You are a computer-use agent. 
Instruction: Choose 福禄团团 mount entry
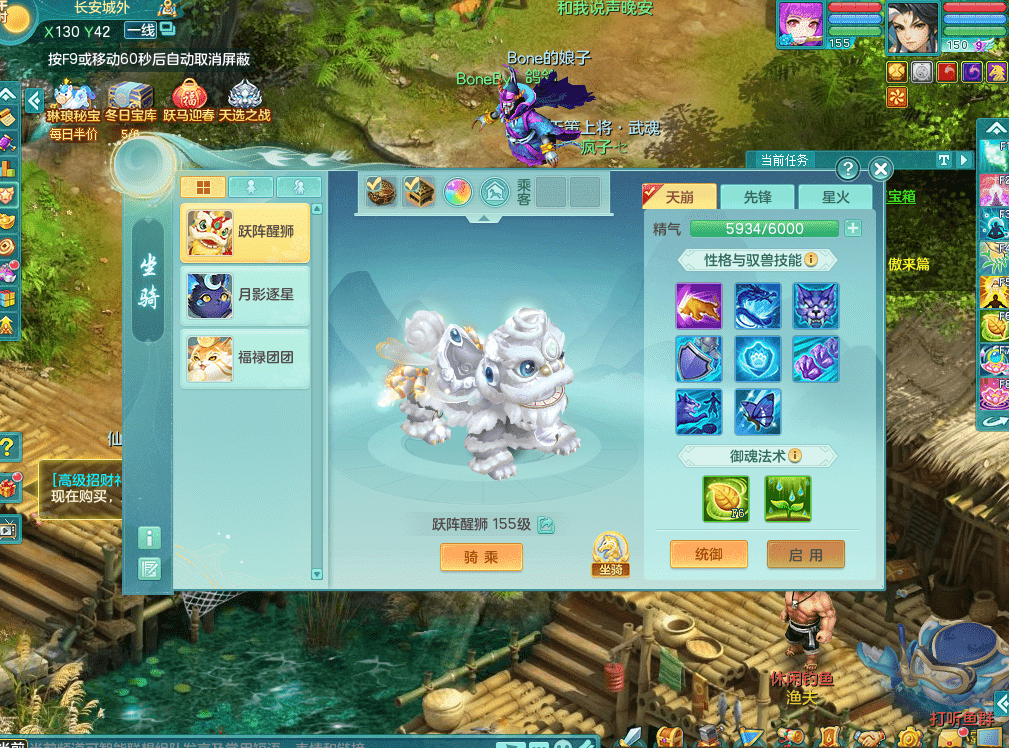245,358
